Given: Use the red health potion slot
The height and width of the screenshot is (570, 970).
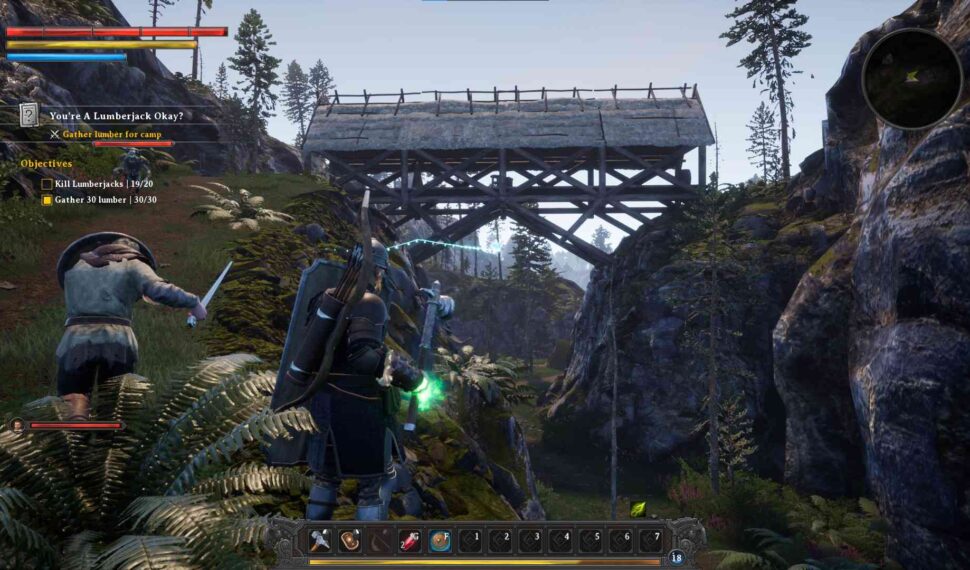Looking at the screenshot, I should point(410,541).
